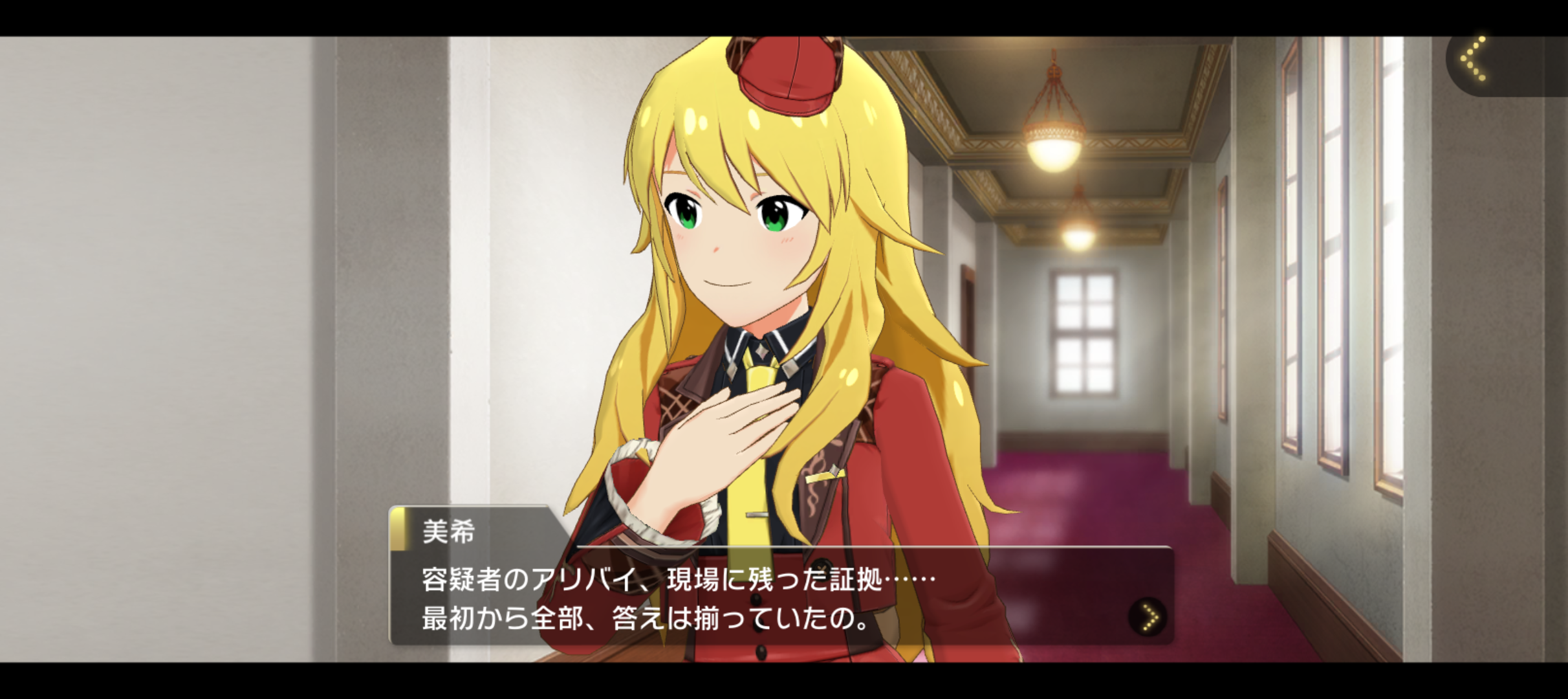Open the side menu with the top-right arrow tab

tap(1475, 60)
